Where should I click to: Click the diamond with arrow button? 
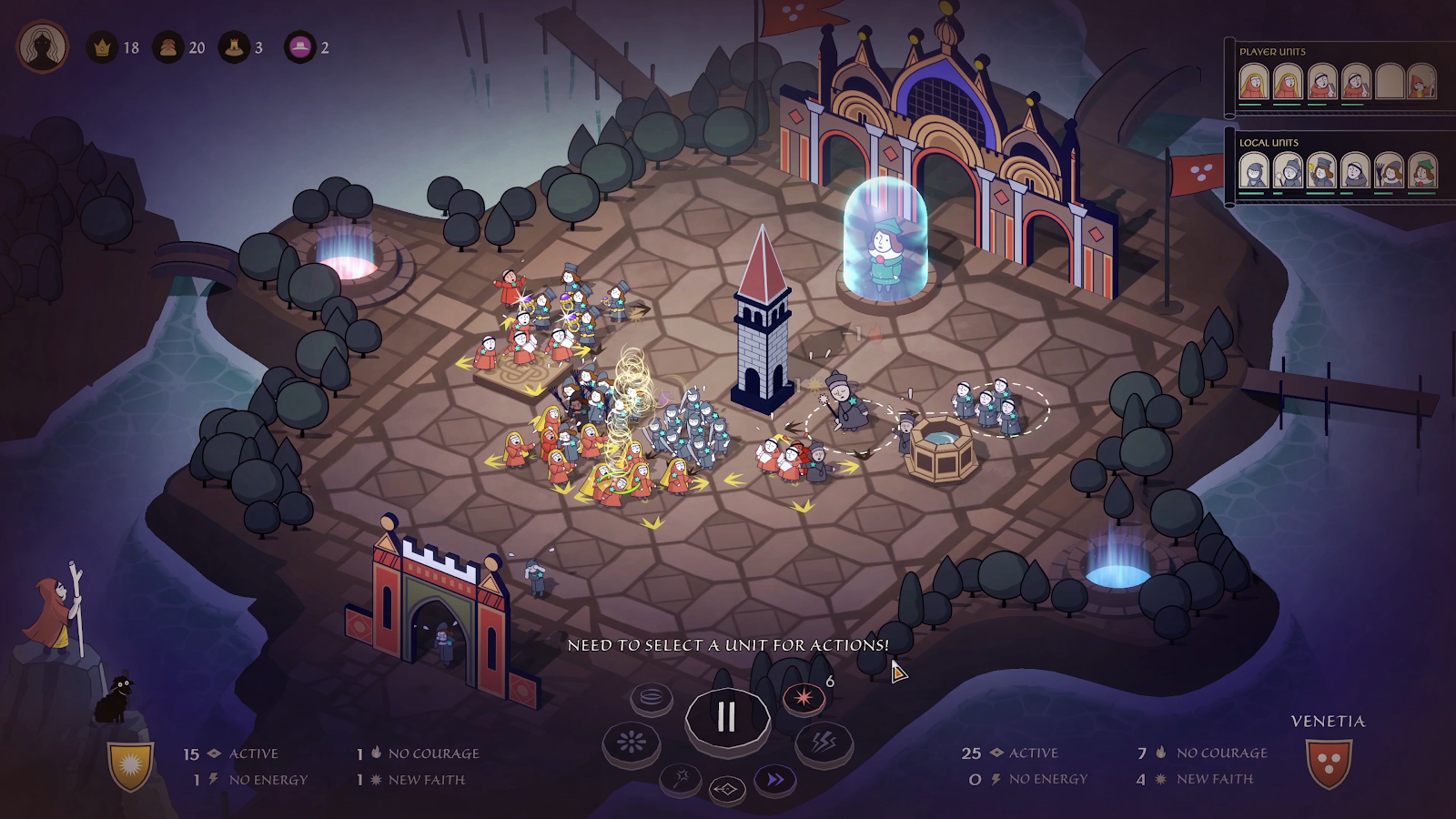pos(726,789)
